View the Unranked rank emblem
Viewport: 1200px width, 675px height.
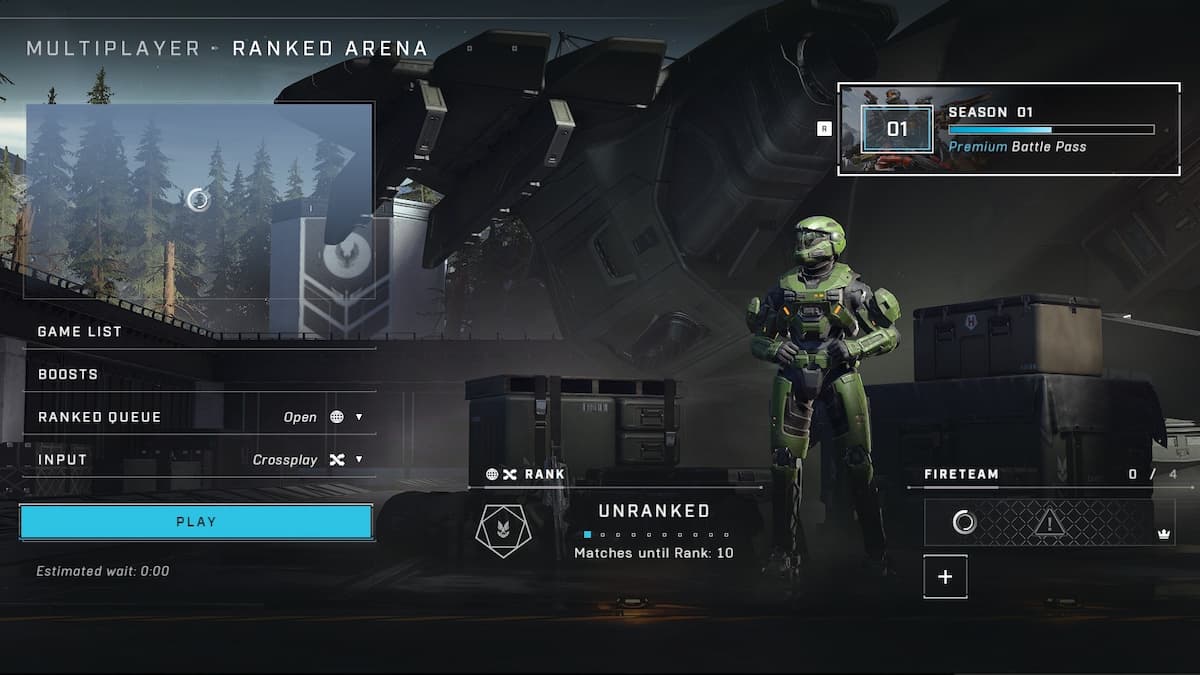[x=504, y=531]
